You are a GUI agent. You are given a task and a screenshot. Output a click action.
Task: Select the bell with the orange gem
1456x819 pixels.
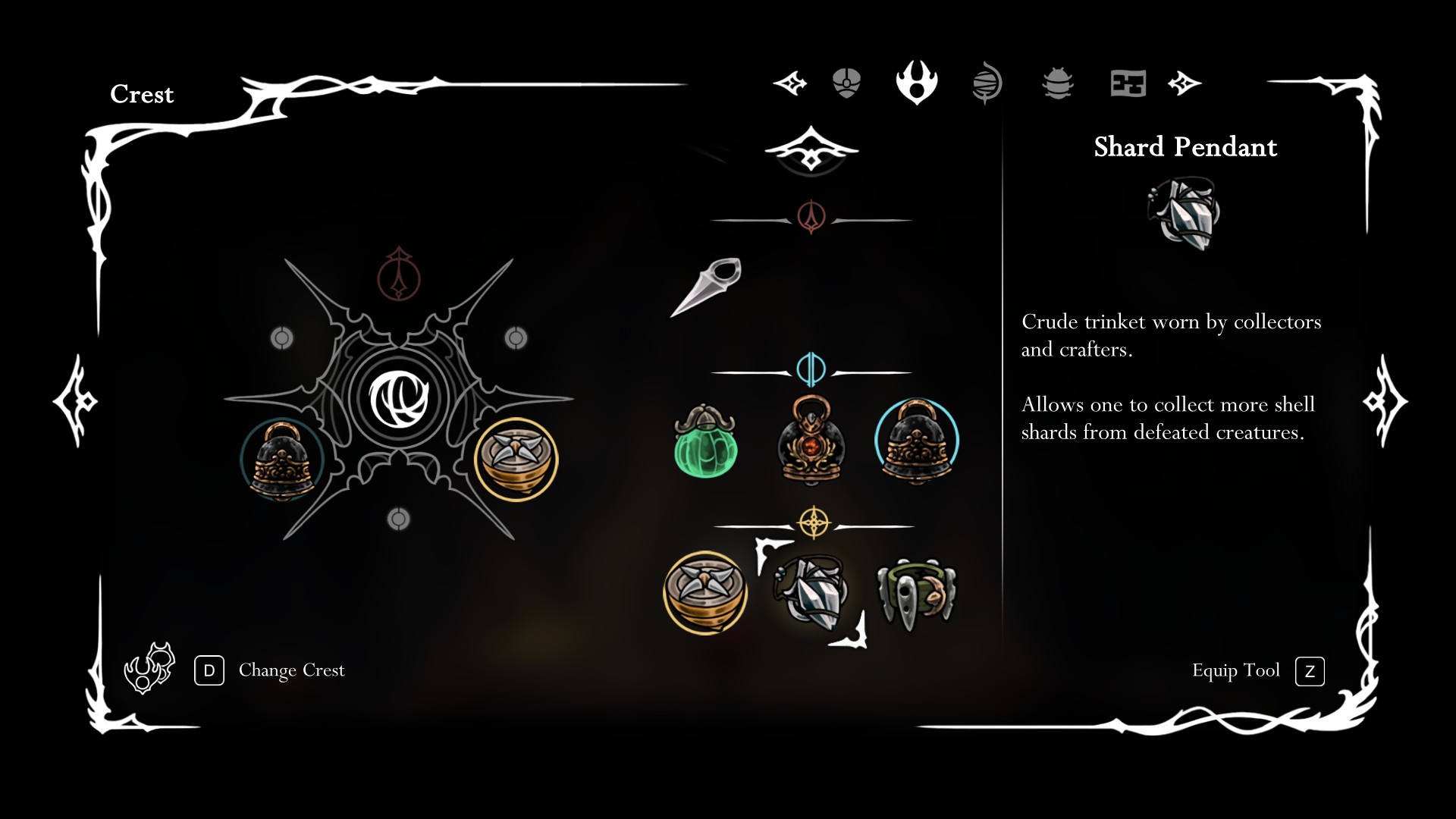point(811,441)
